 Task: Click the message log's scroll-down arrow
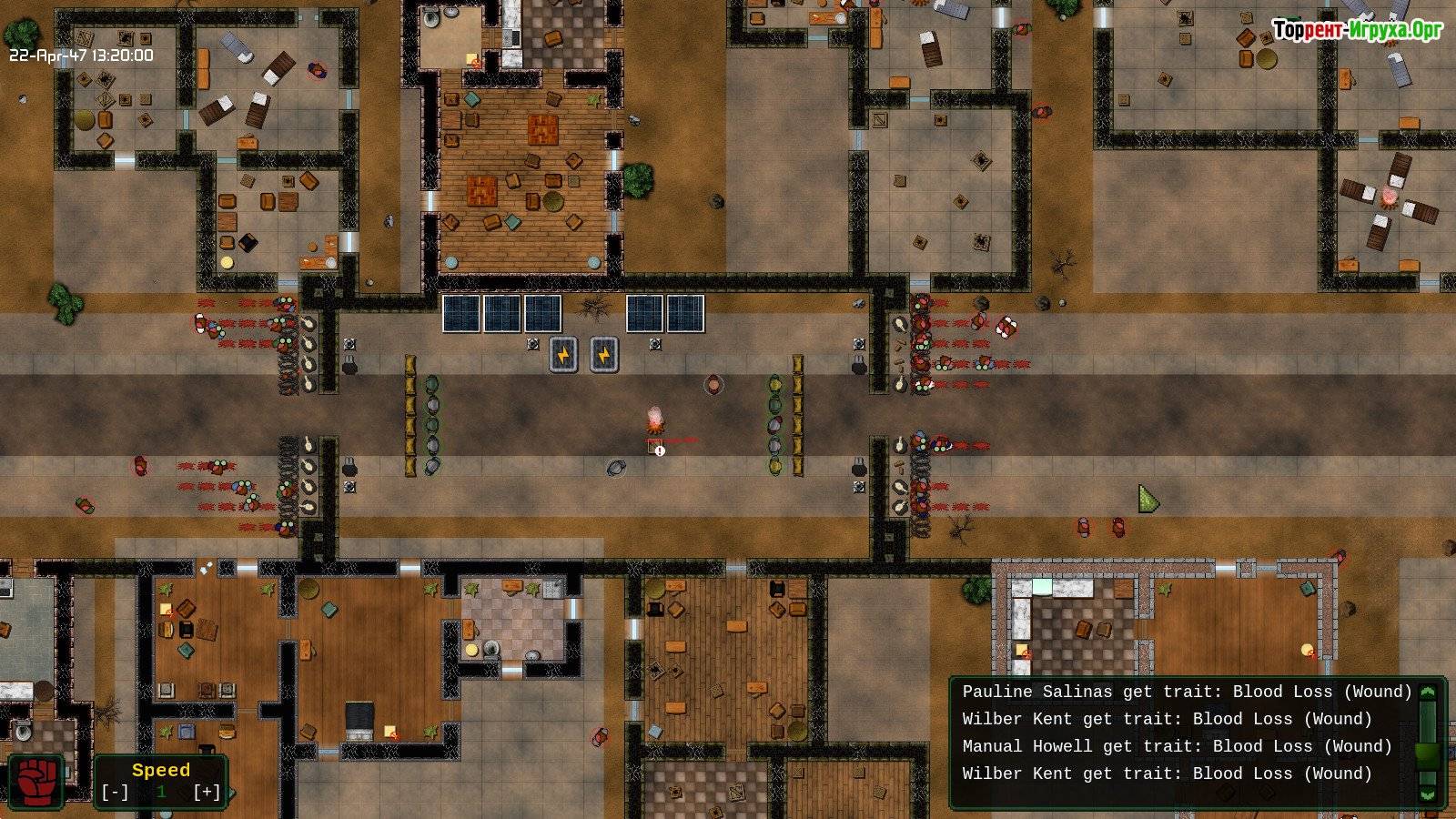coord(1427,794)
